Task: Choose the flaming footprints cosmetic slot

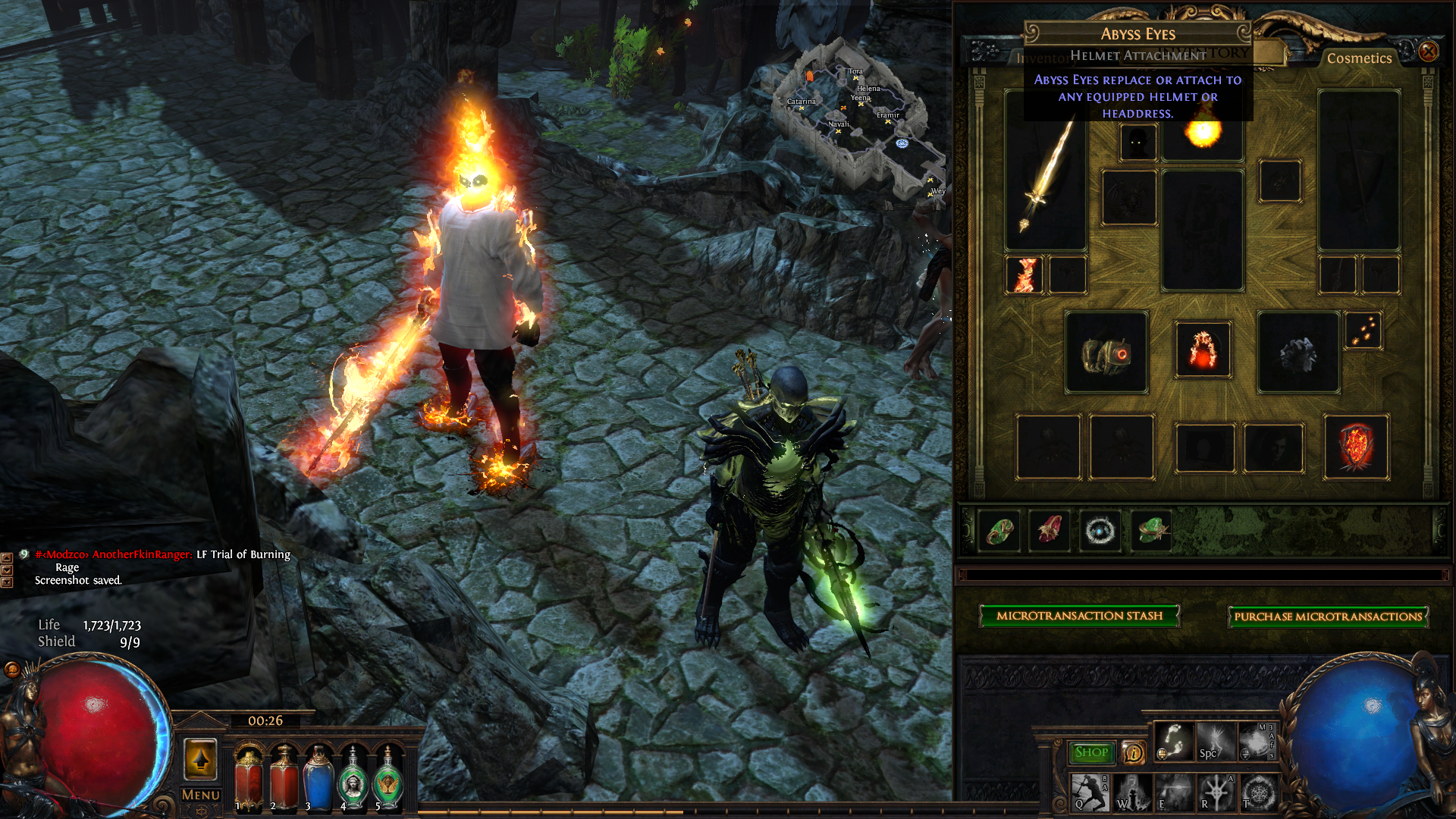Action: [1363, 331]
